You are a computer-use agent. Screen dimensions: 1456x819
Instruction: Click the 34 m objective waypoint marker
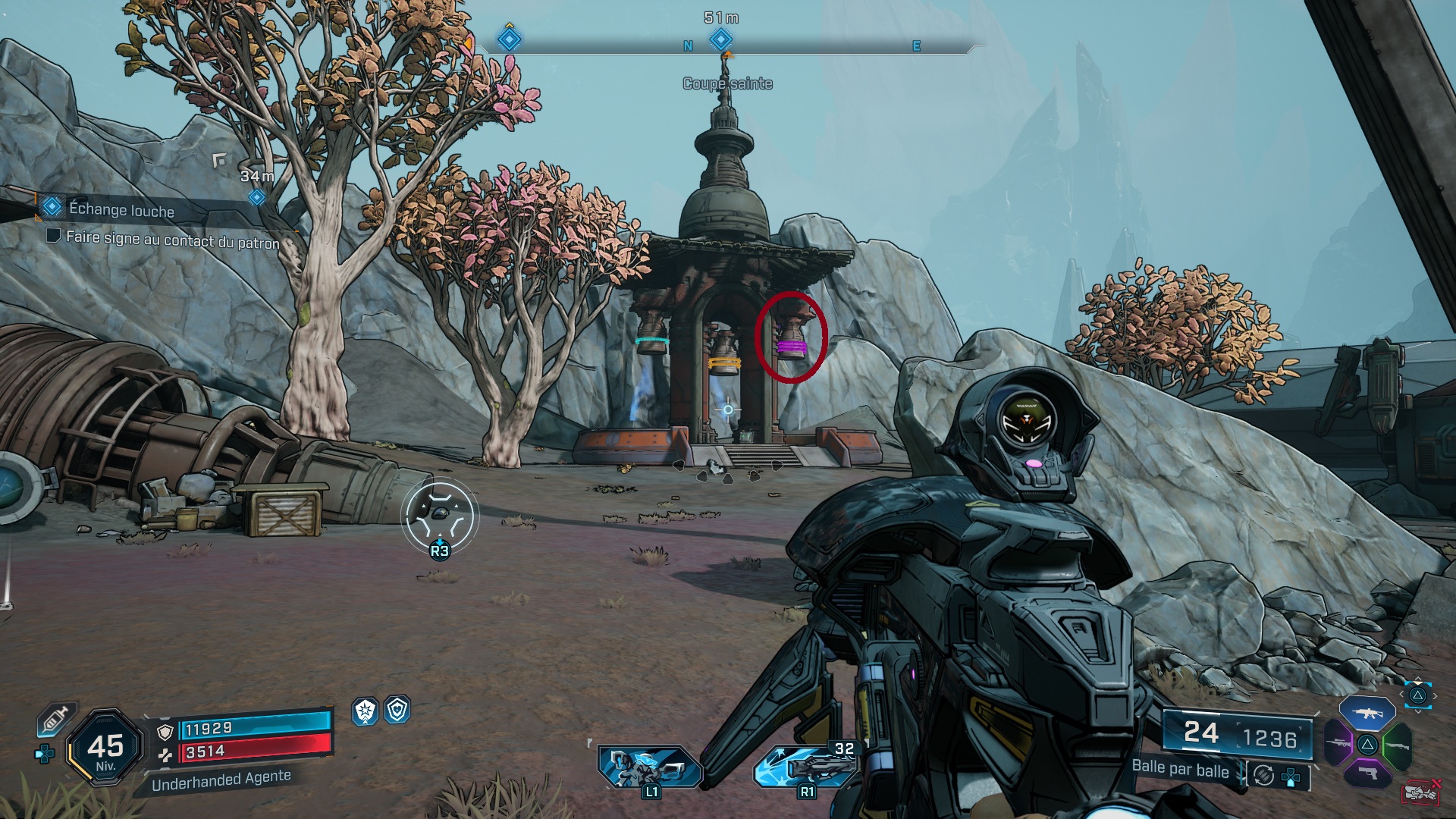(x=257, y=197)
